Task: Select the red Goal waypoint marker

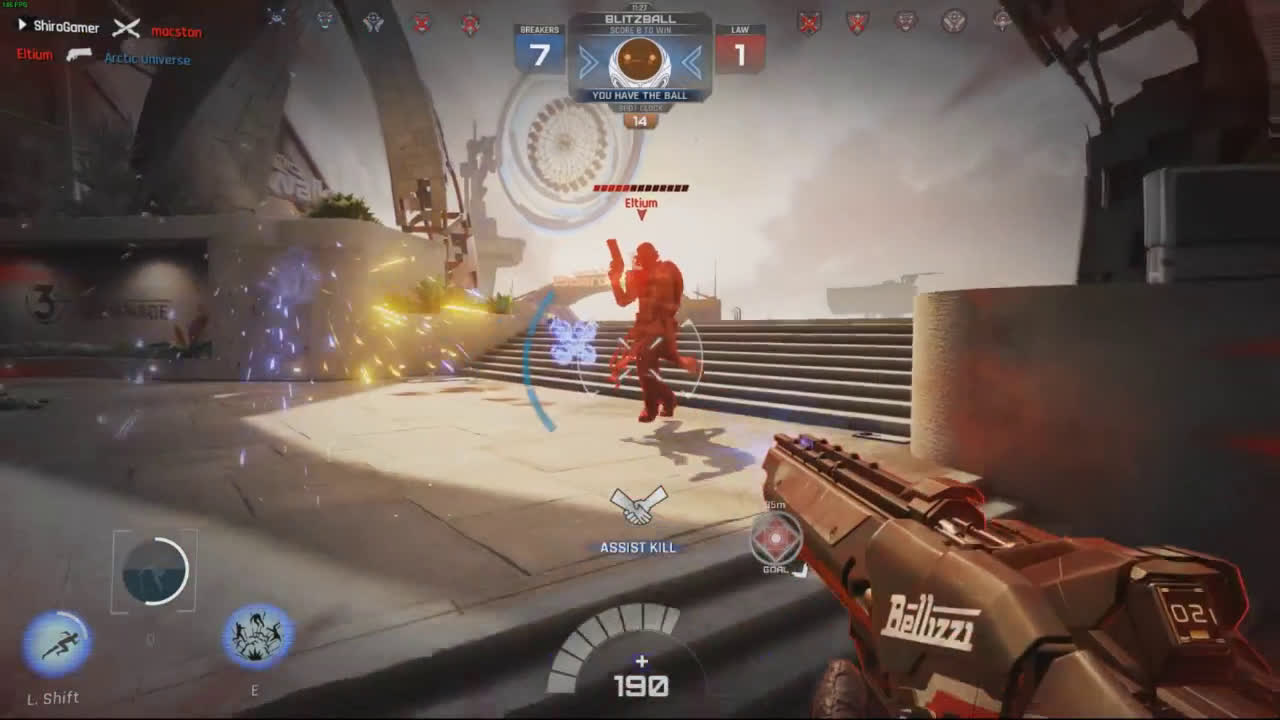Action: pyautogui.click(x=776, y=540)
